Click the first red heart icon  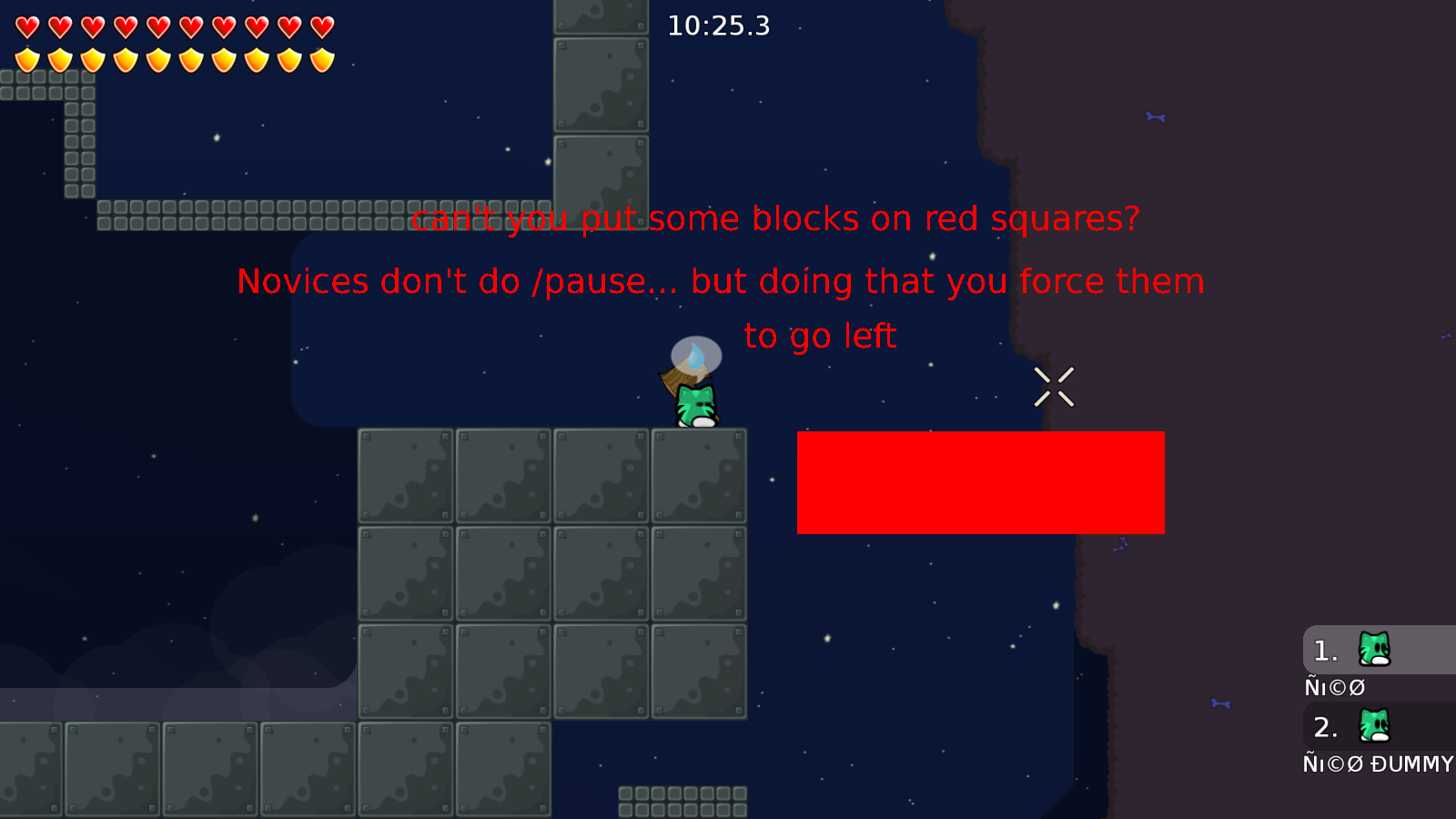pyautogui.click(x=26, y=25)
